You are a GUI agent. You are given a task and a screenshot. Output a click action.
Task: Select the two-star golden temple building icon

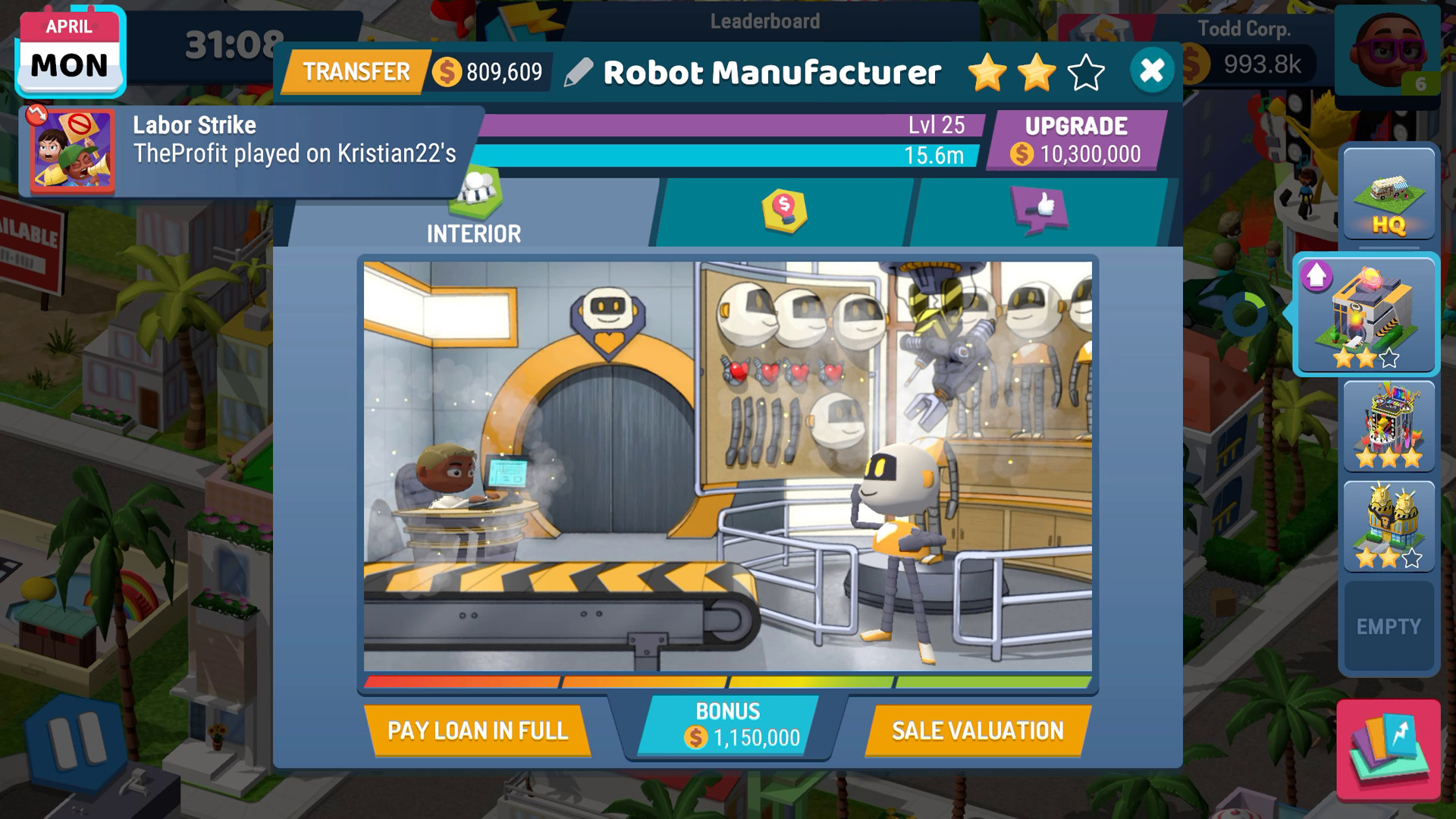click(1388, 523)
